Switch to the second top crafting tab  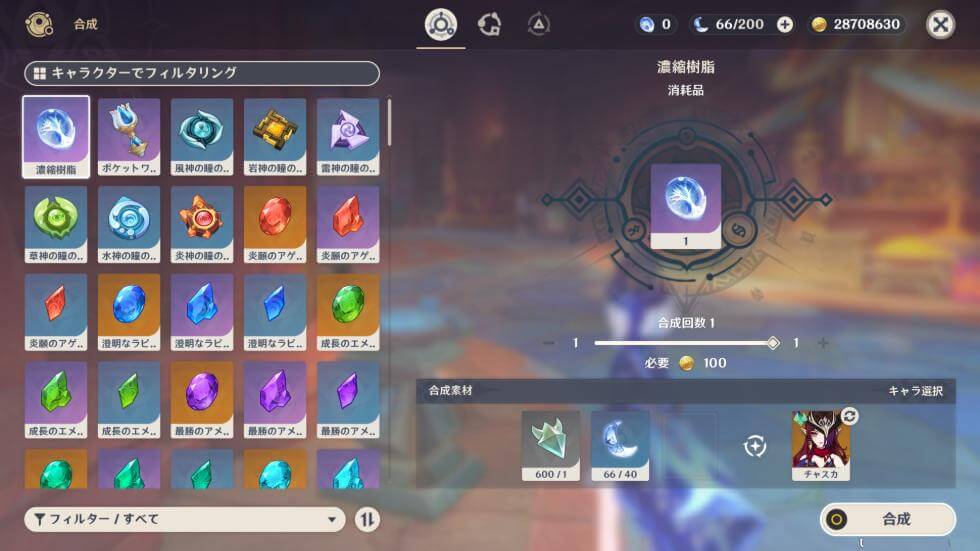point(490,25)
